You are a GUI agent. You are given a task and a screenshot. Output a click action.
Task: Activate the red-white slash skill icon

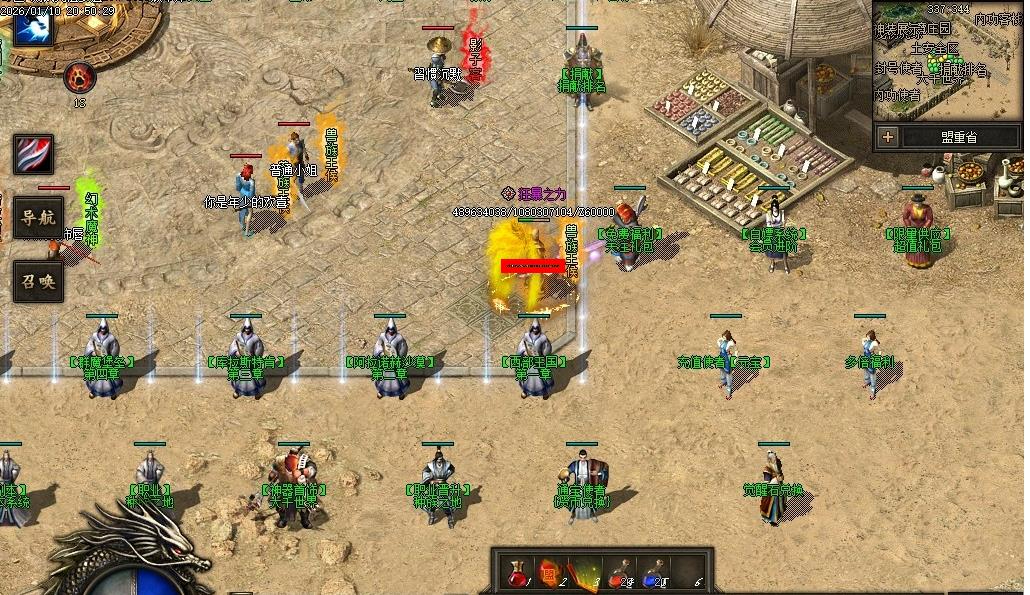click(33, 154)
